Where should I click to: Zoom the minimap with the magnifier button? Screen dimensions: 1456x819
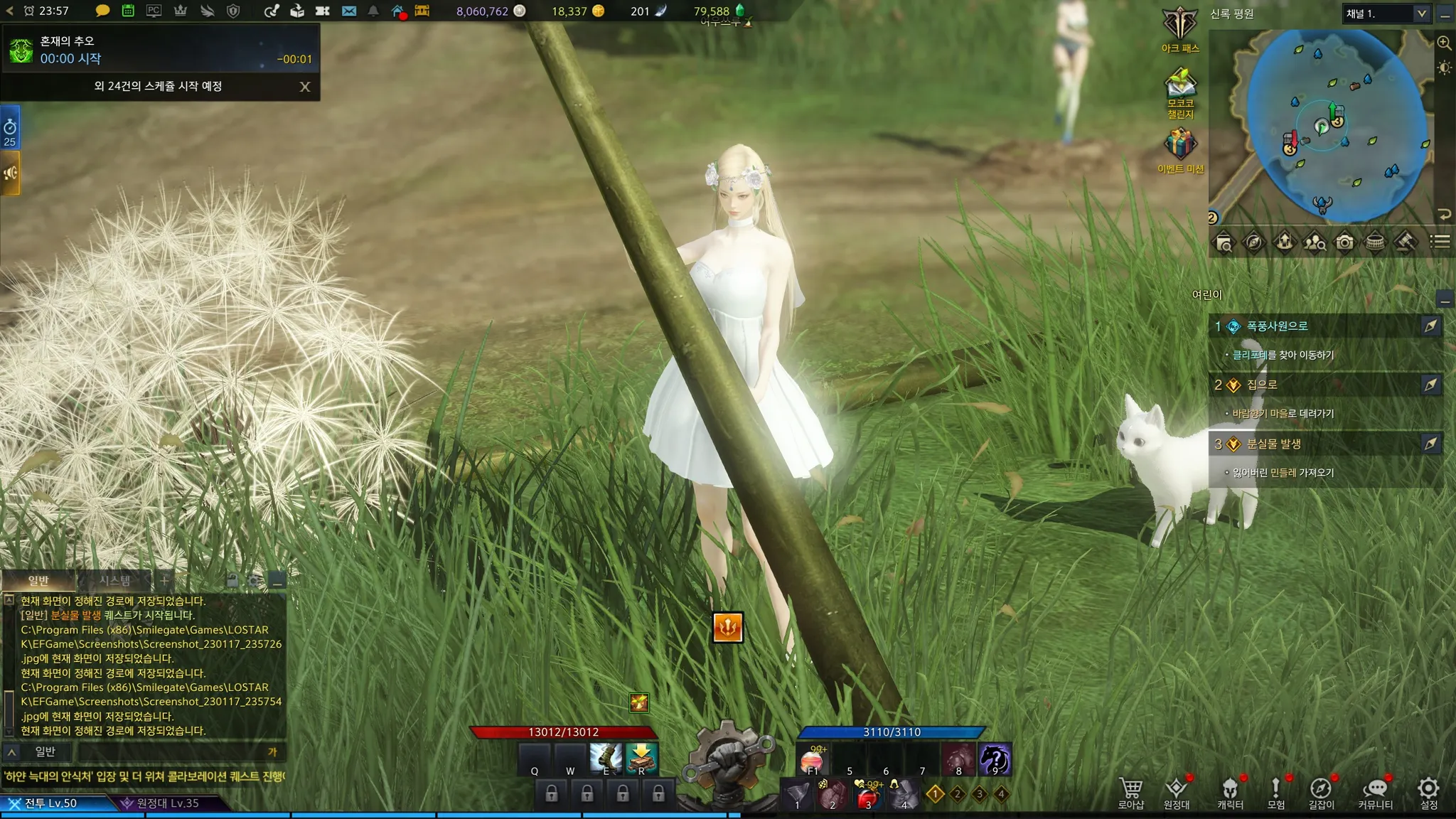[1444, 43]
